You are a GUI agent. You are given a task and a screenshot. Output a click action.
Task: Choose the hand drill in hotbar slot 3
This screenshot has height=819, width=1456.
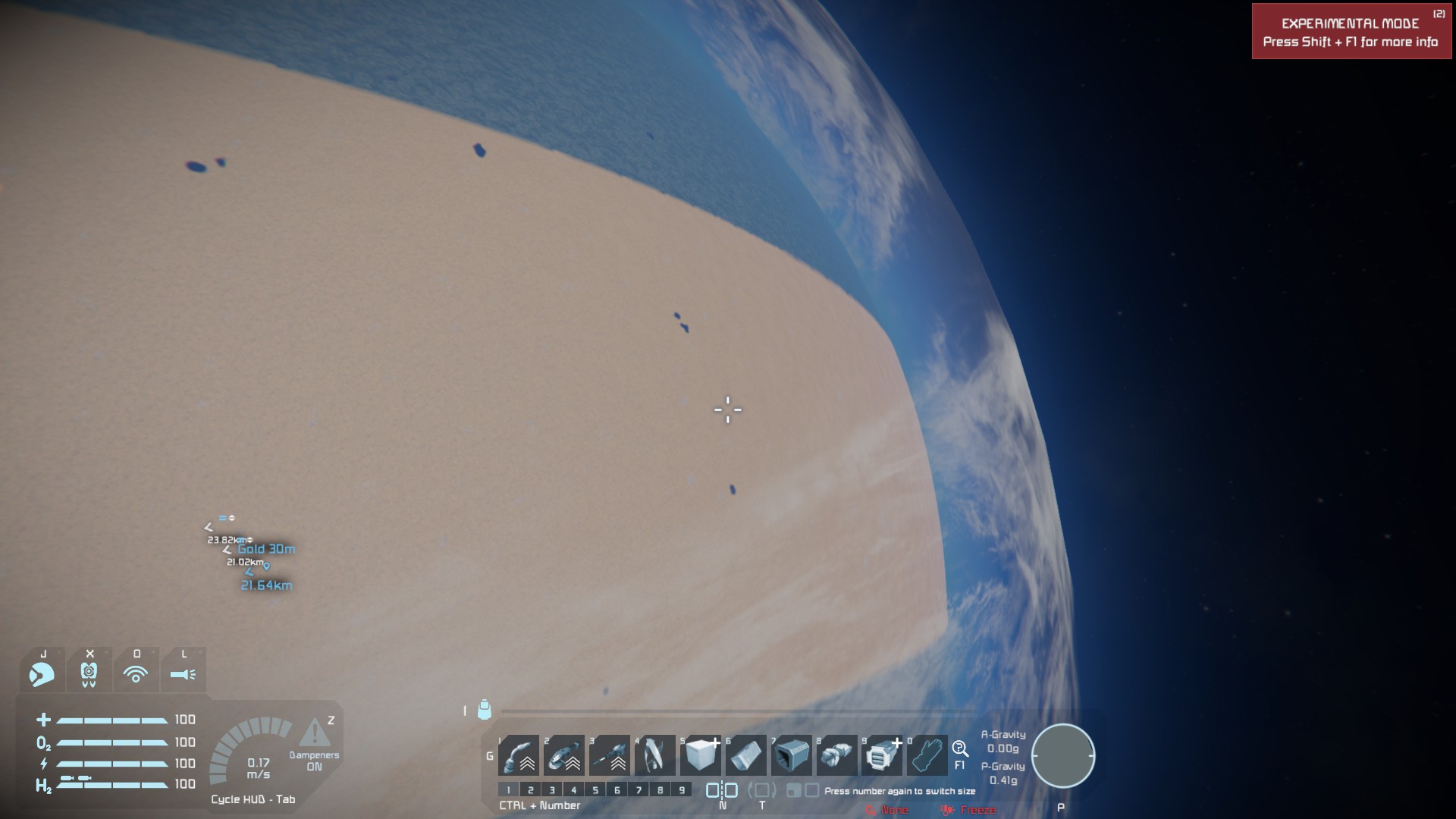(610, 755)
